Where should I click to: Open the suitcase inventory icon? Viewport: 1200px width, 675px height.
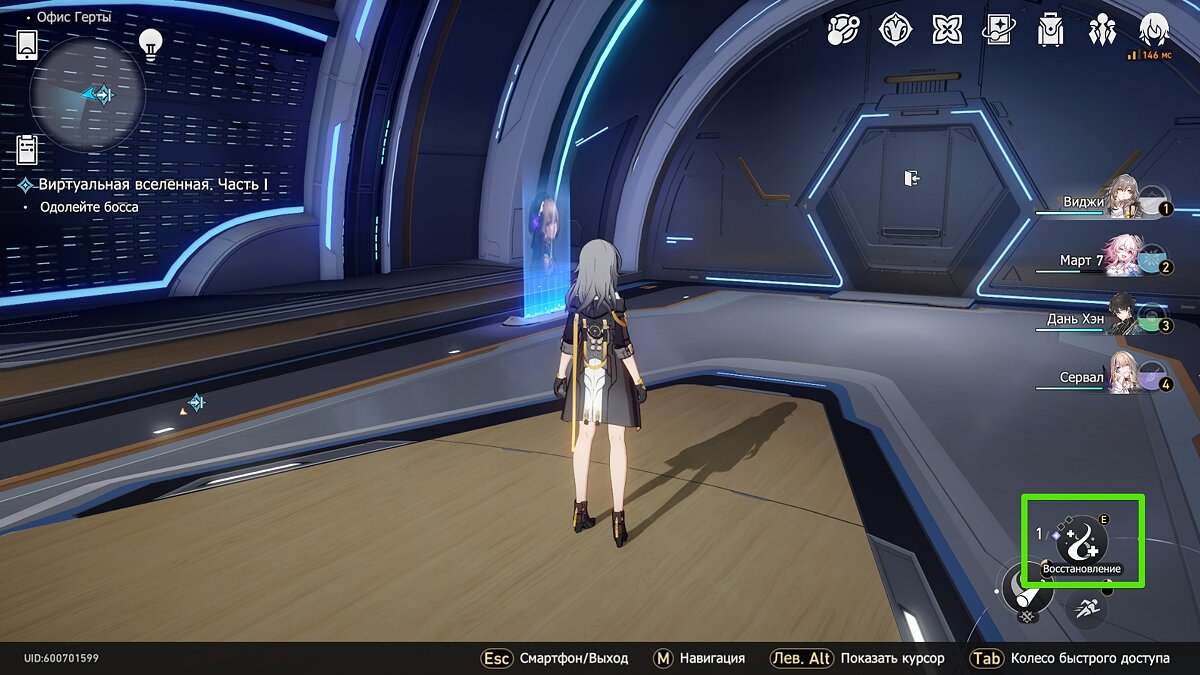1051,31
